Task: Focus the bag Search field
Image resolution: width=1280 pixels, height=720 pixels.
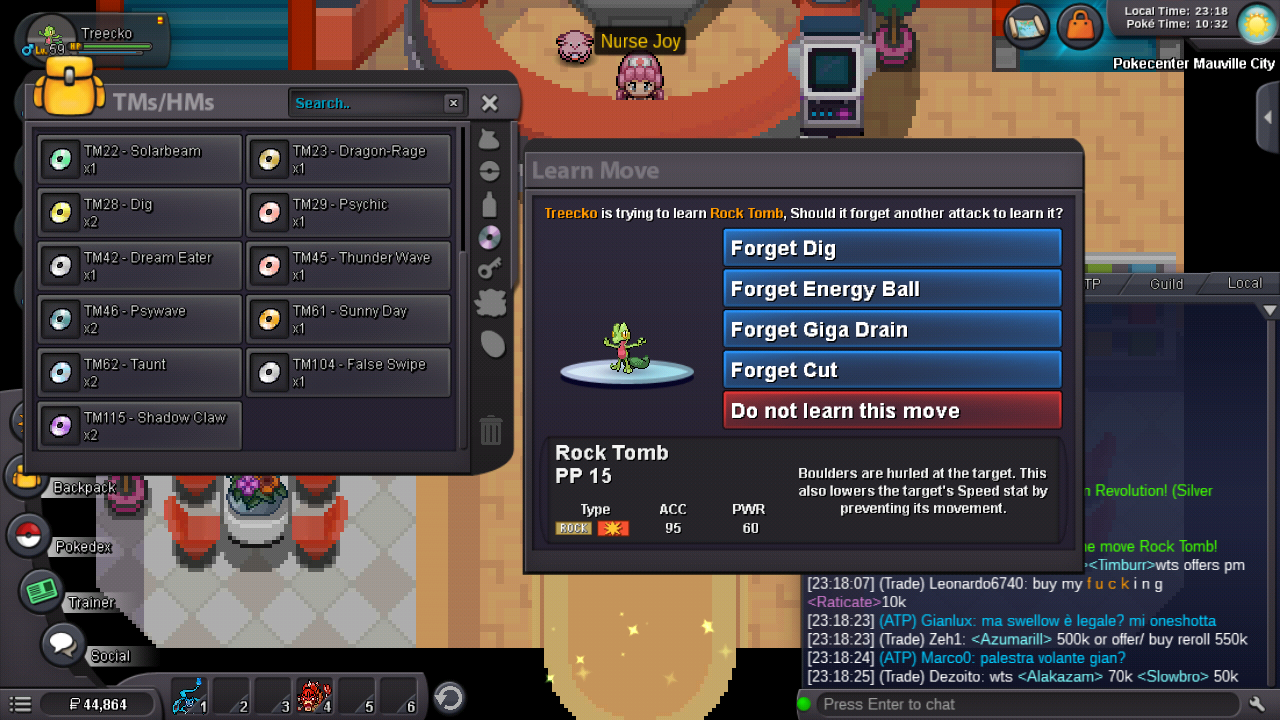Action: [x=367, y=103]
